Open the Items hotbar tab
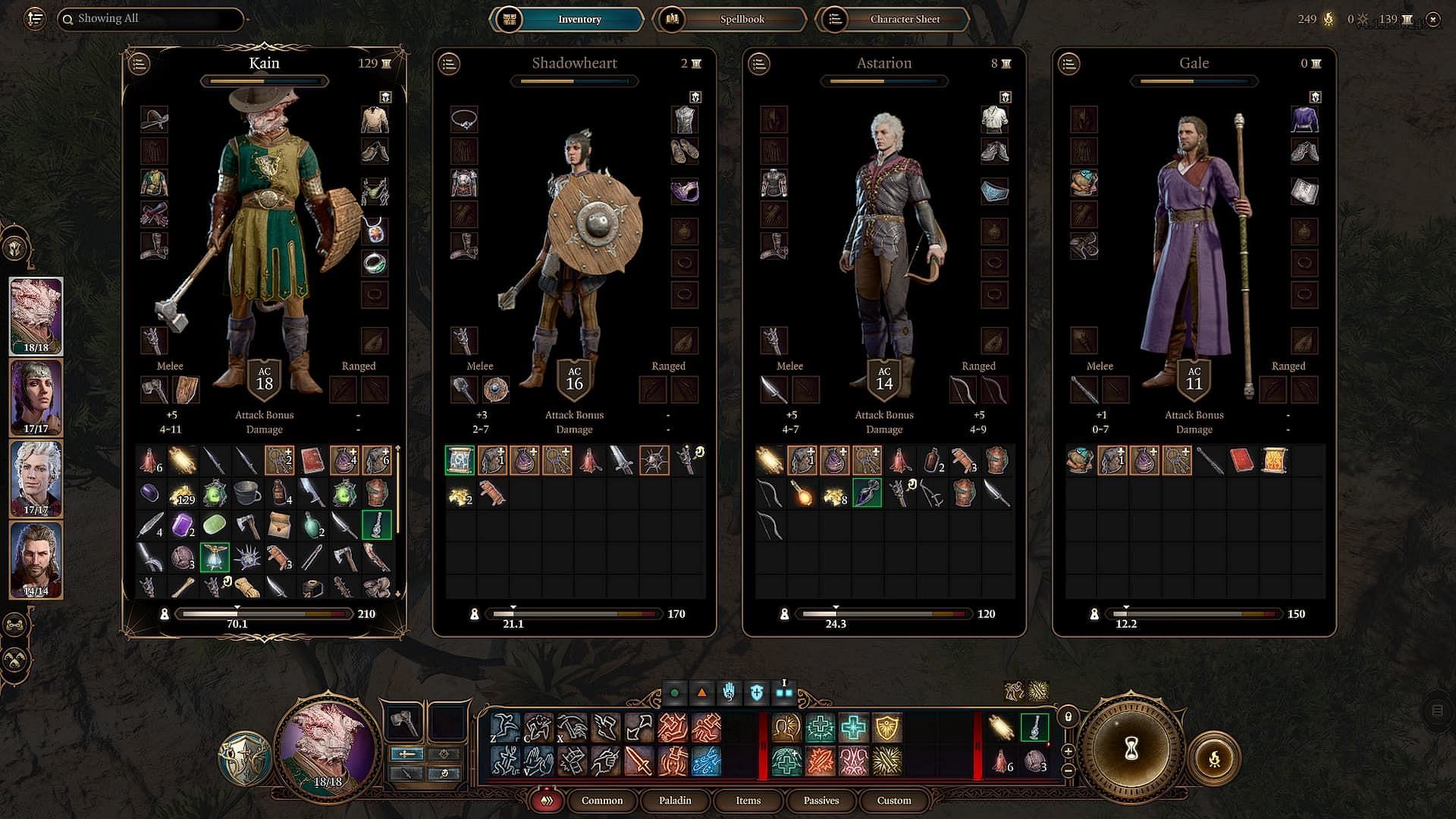Screen dimensions: 1456x819 (748, 800)
